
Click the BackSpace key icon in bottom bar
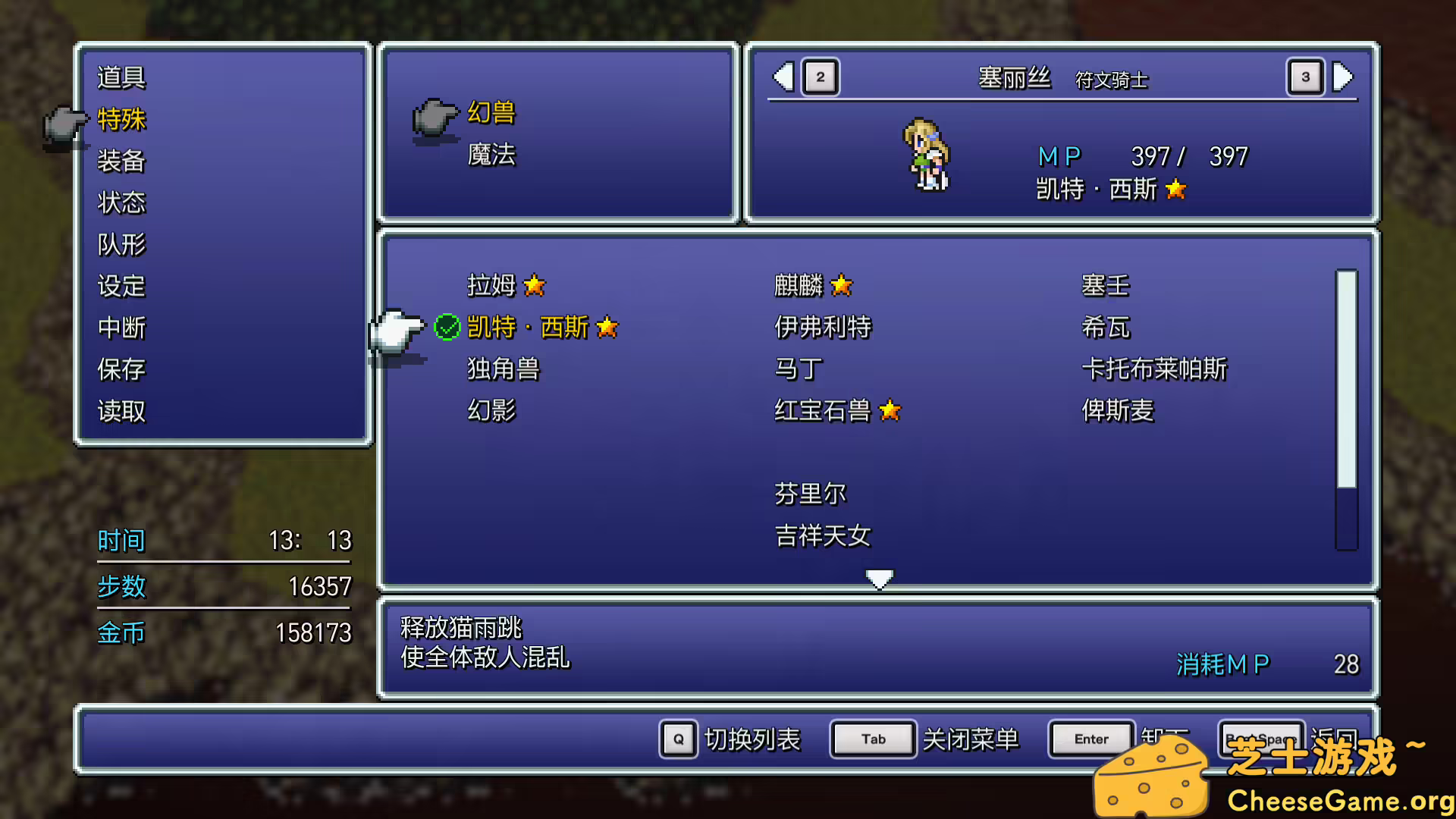[1261, 738]
